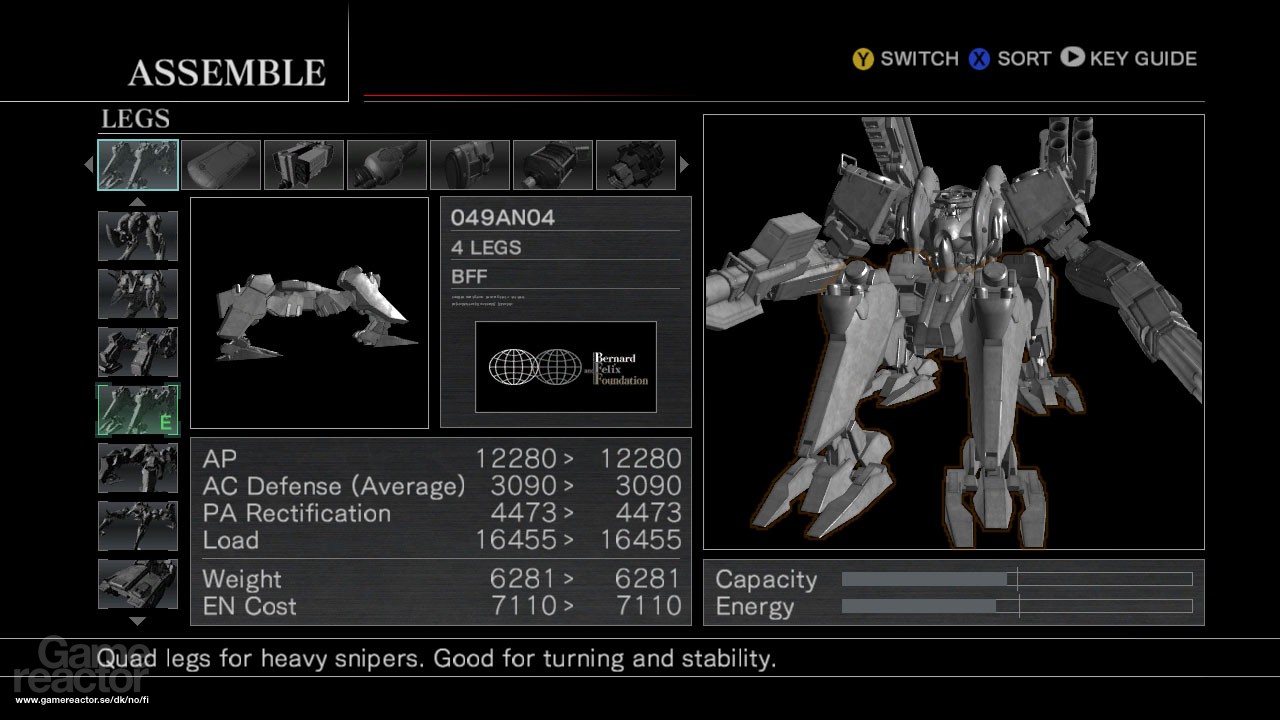Select the second part in the top parts row
Viewport: 1280px width, 720px height.
click(x=221, y=163)
